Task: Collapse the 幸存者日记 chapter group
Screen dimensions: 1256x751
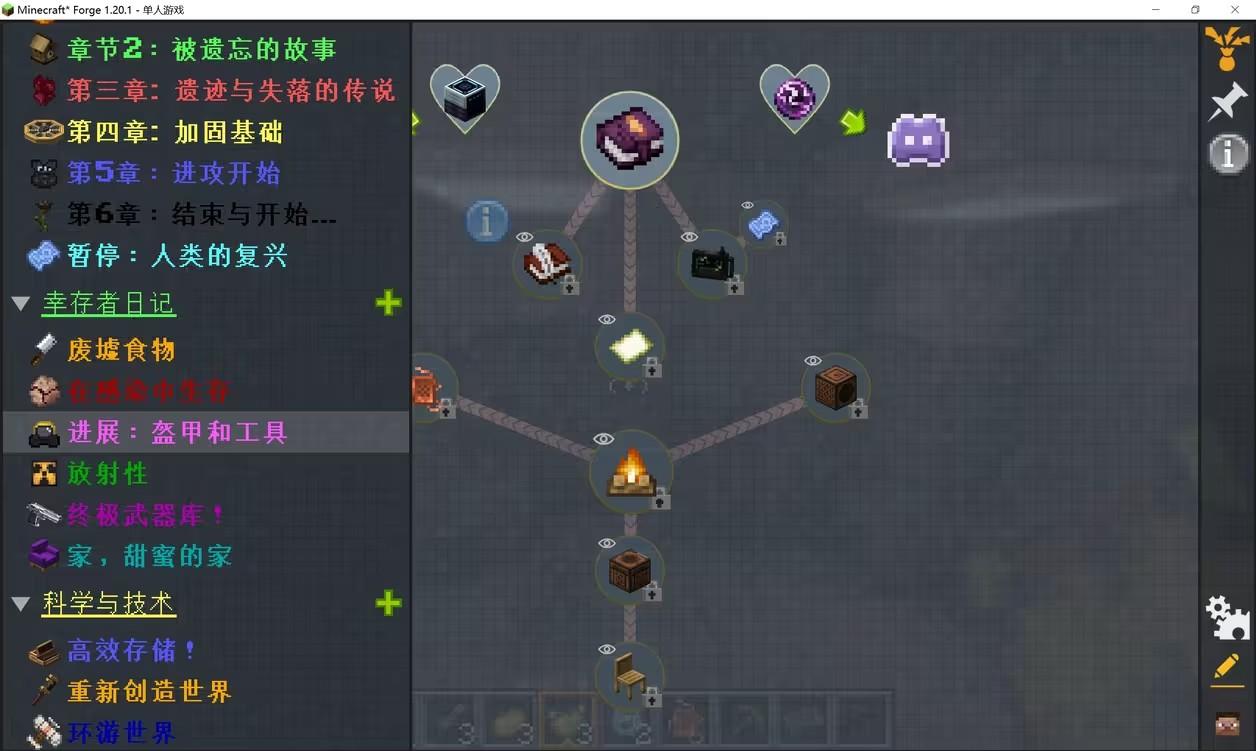Action: pyautogui.click(x=21, y=303)
